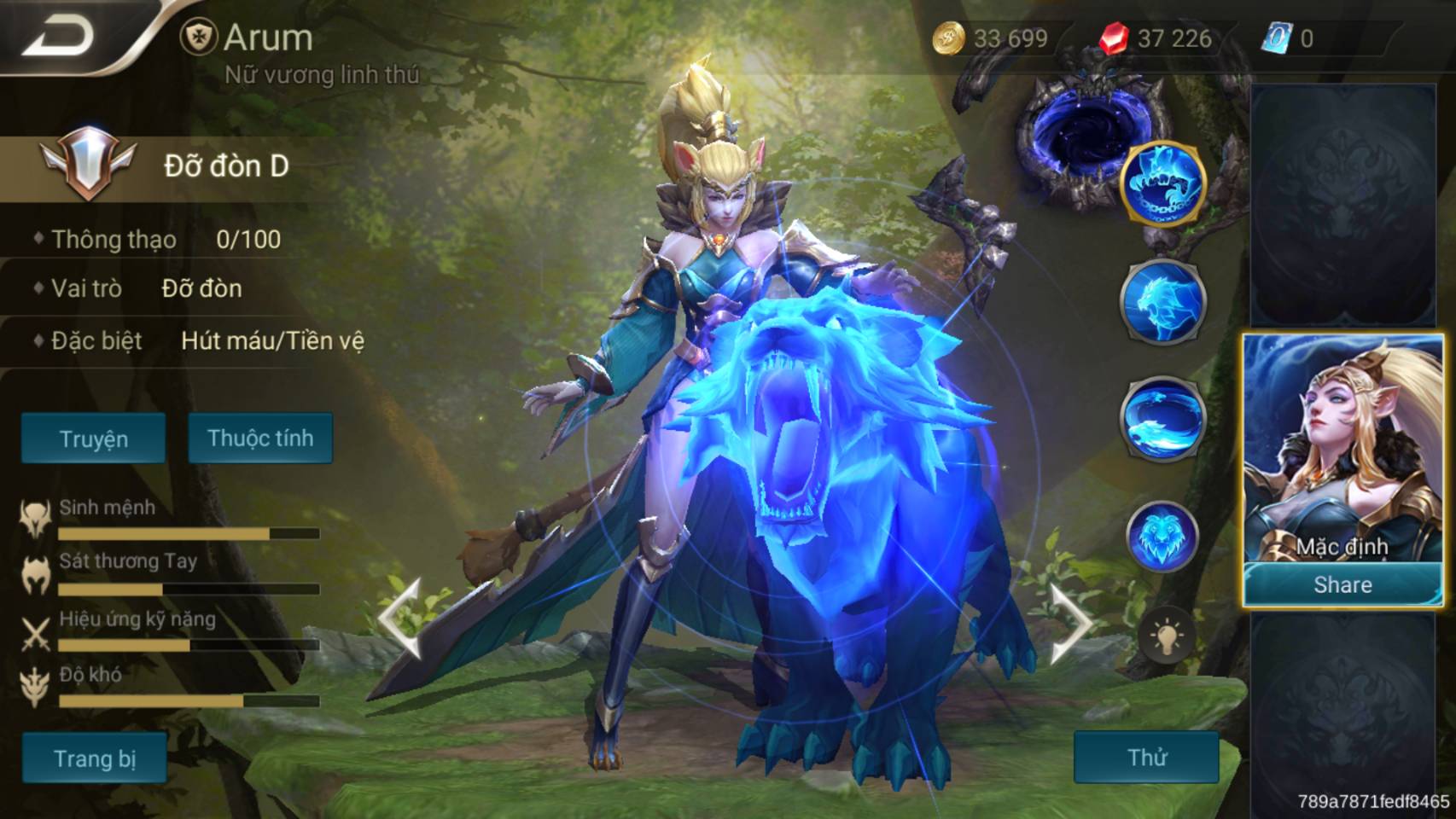Switch to the next hero arrow

(1070, 623)
